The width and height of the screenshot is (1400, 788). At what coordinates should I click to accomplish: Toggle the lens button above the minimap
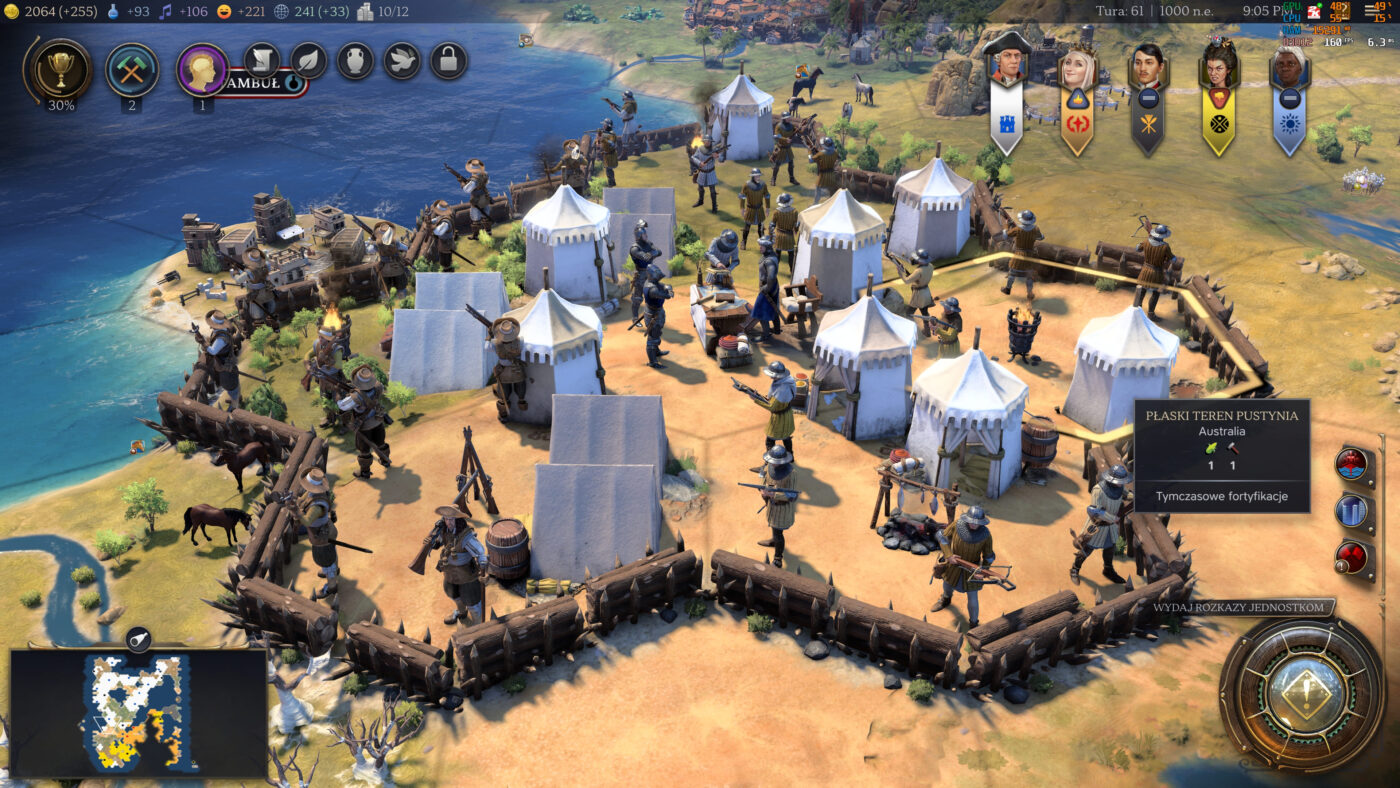tap(138, 639)
